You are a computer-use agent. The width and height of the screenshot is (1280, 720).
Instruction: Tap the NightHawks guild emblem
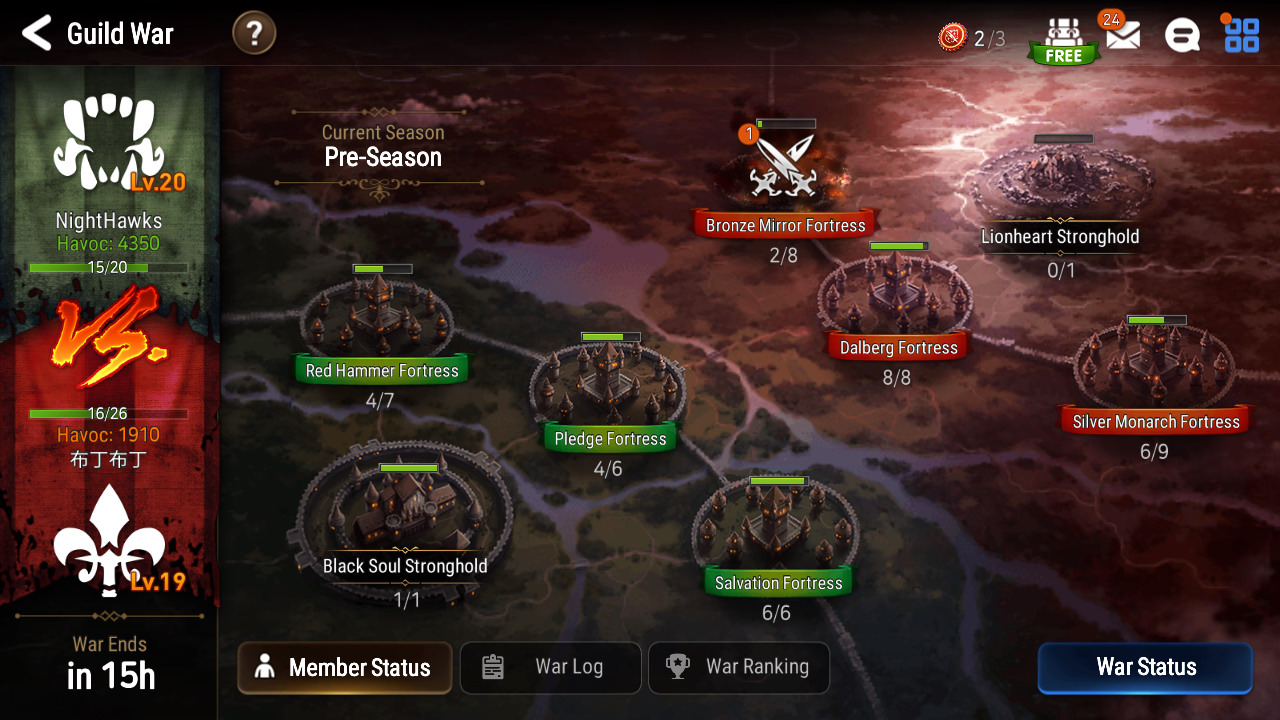(108, 147)
